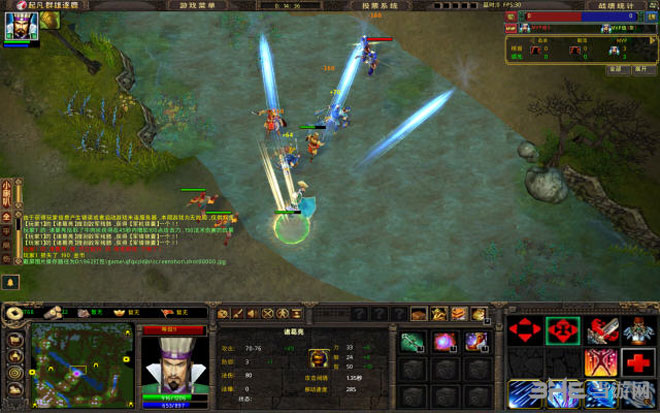Select the hero portrait in the top-left corner
The width and height of the screenshot is (660, 413).
point(19,27)
